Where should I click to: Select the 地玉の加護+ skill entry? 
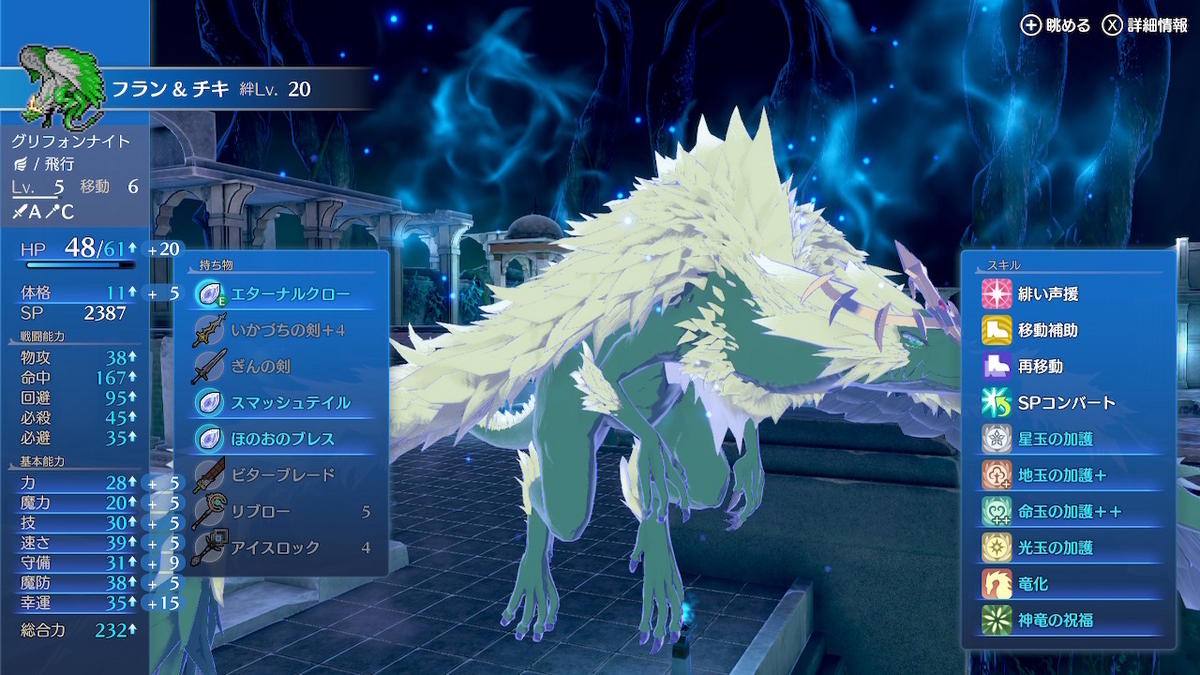[x=1069, y=475]
